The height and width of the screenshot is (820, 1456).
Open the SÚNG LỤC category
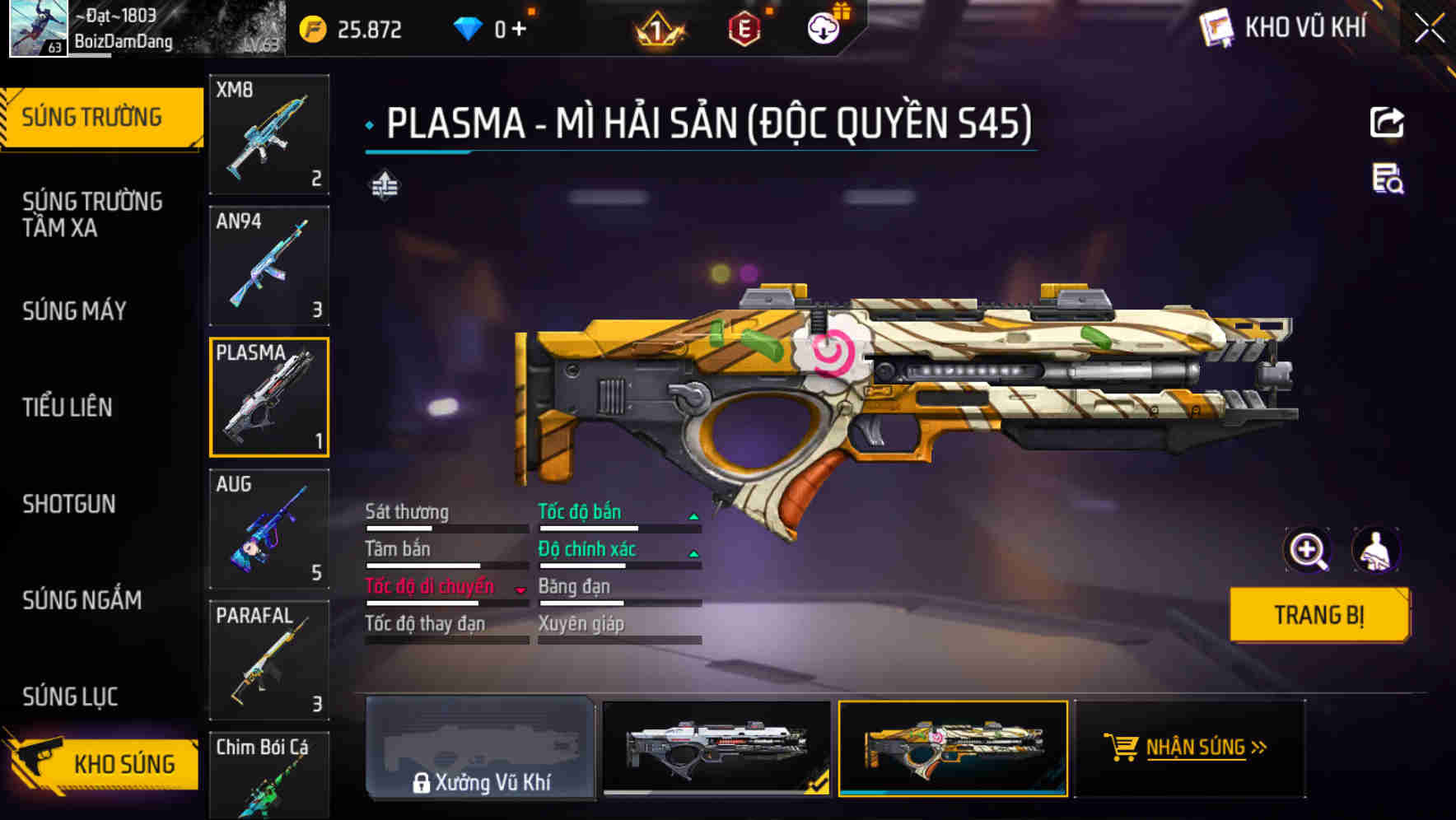point(70,697)
